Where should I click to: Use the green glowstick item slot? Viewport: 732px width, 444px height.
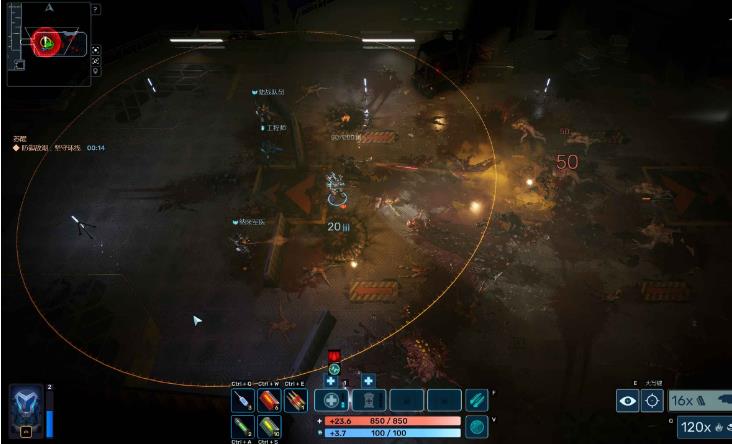[242, 426]
